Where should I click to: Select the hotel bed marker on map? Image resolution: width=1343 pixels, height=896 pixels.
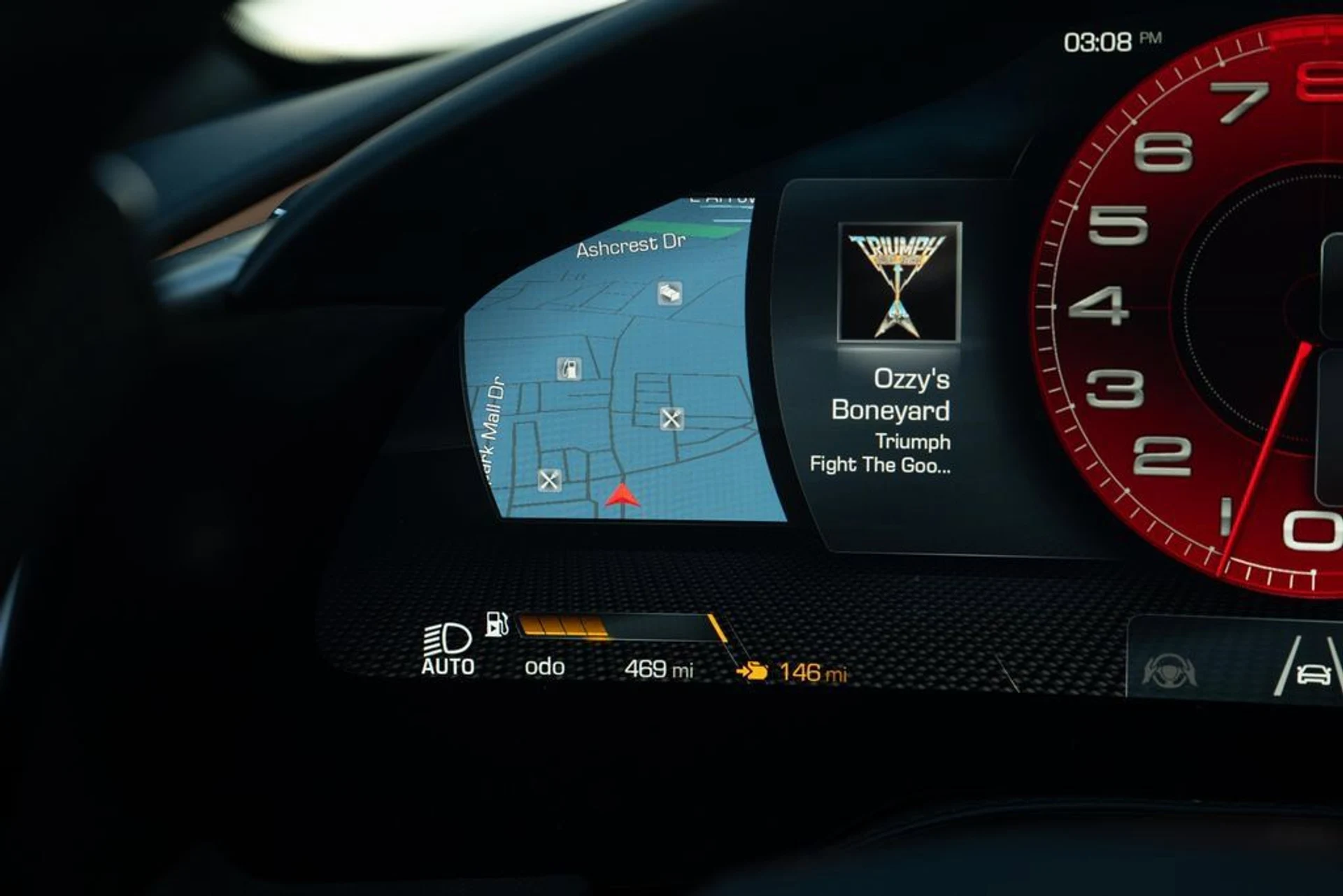[669, 293]
